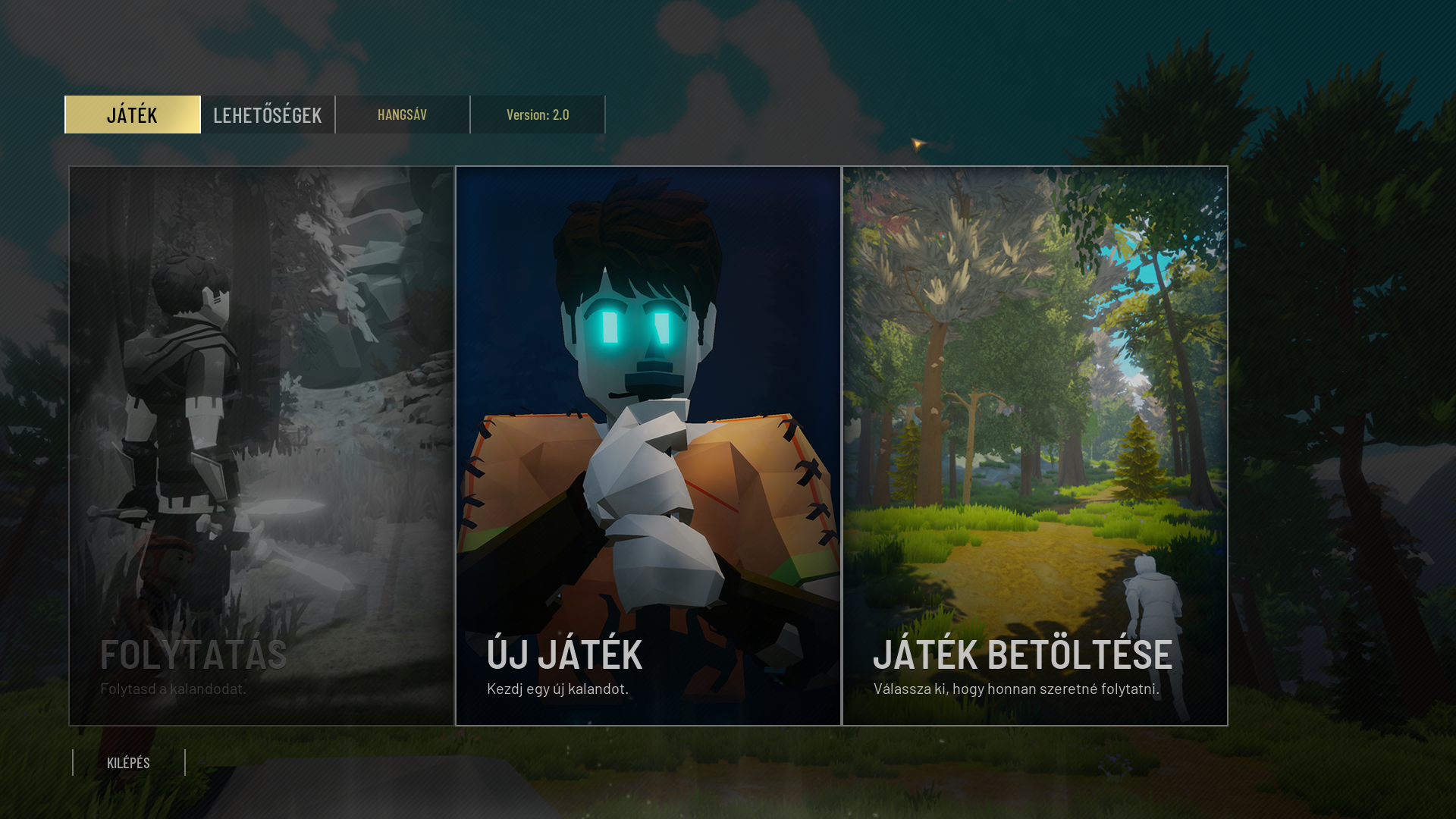Screen dimensions: 1456x819
Task: Open the JÁTÉK BETÖLTÉSE load game card
Action: click(1035, 446)
